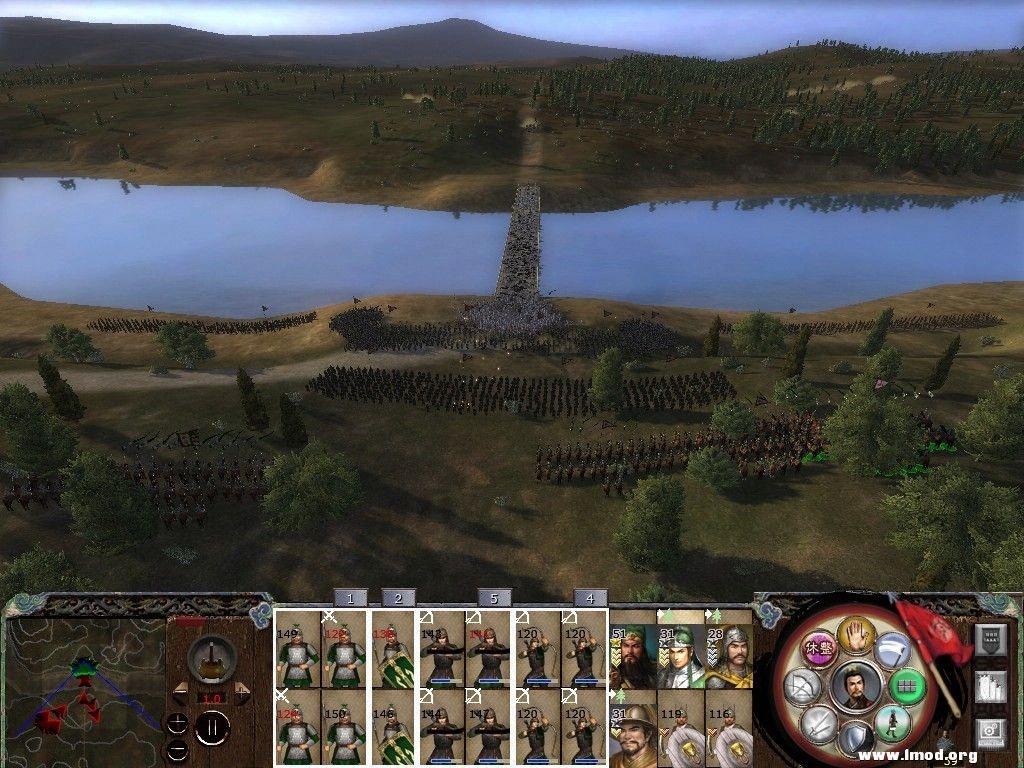Select the bearded general with 51 soldiers
The width and height of the screenshot is (1024, 768).
(633, 657)
